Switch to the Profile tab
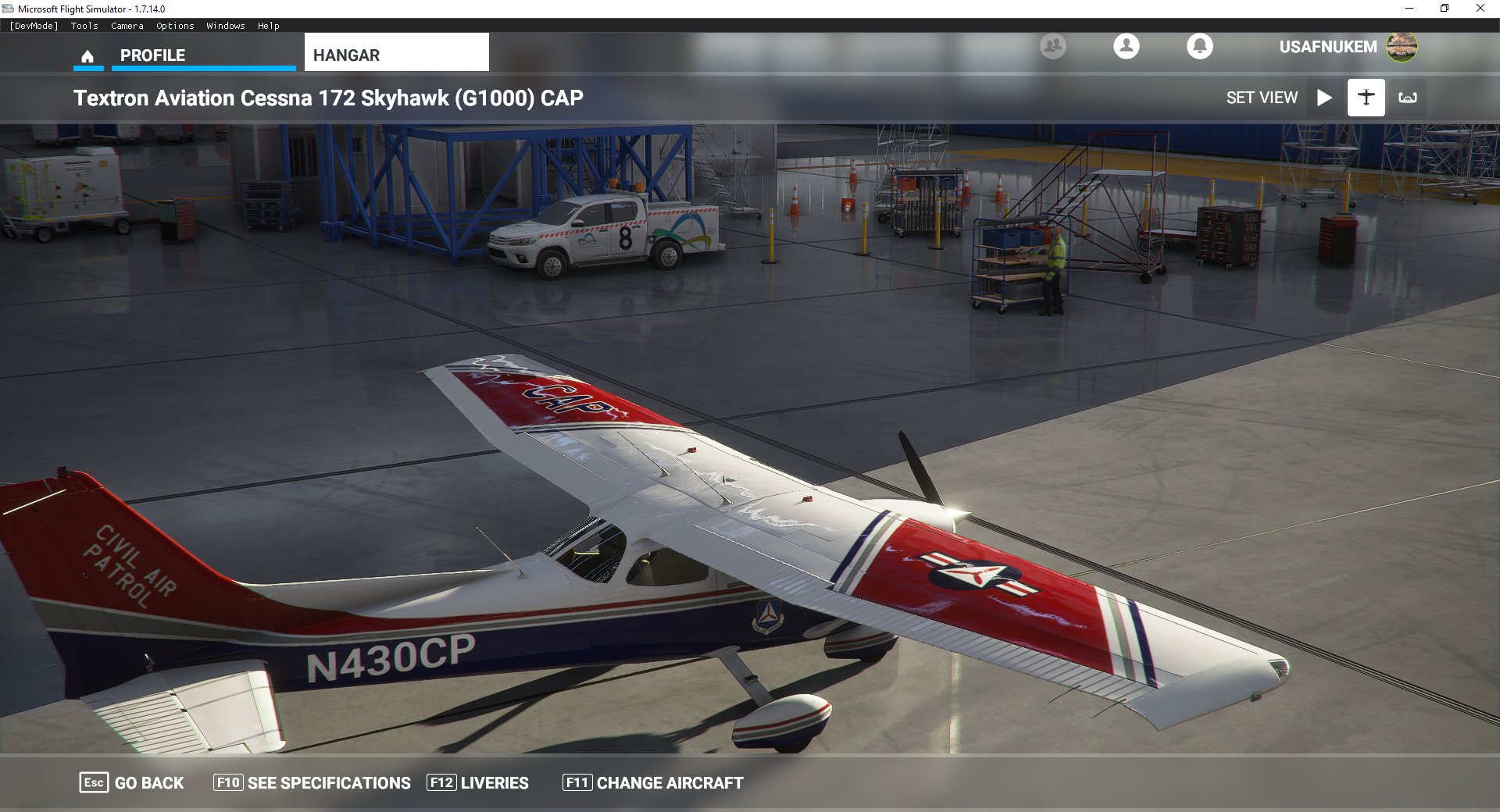The image size is (1500, 812). 153,55
